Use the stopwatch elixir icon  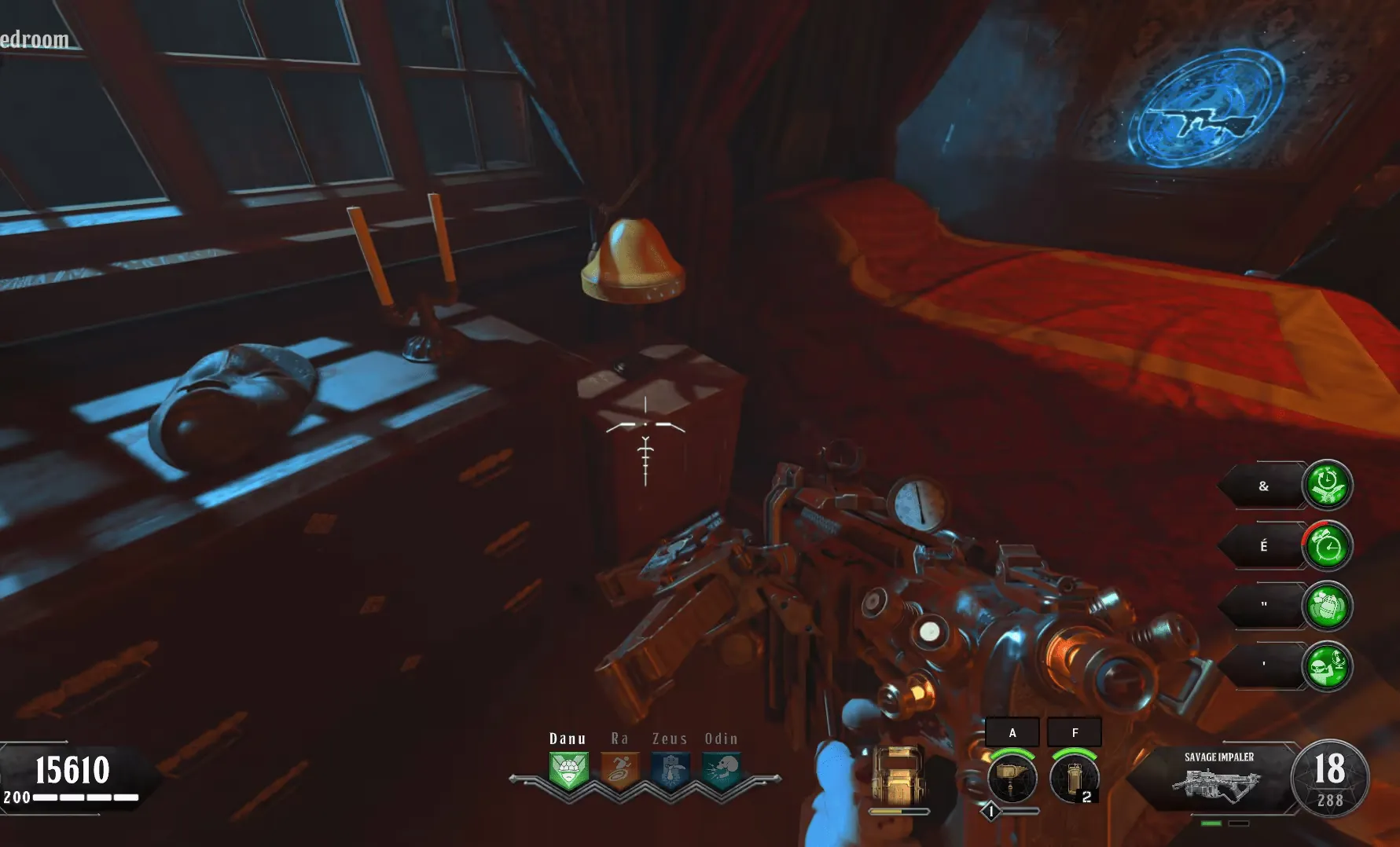(x=1327, y=485)
